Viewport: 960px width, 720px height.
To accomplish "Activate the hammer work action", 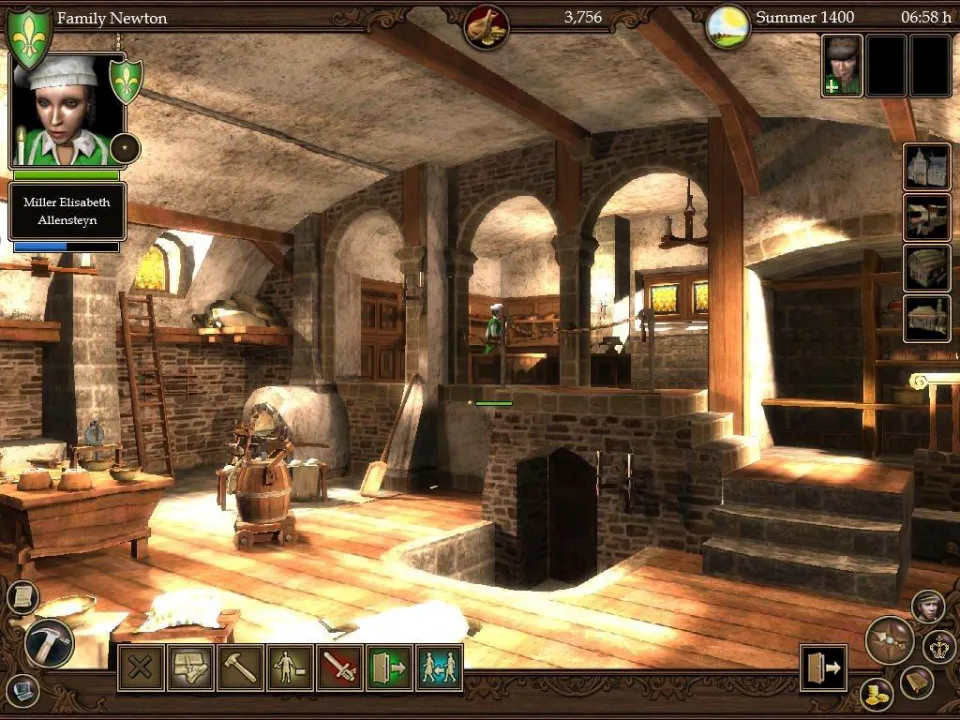I will click(x=240, y=668).
